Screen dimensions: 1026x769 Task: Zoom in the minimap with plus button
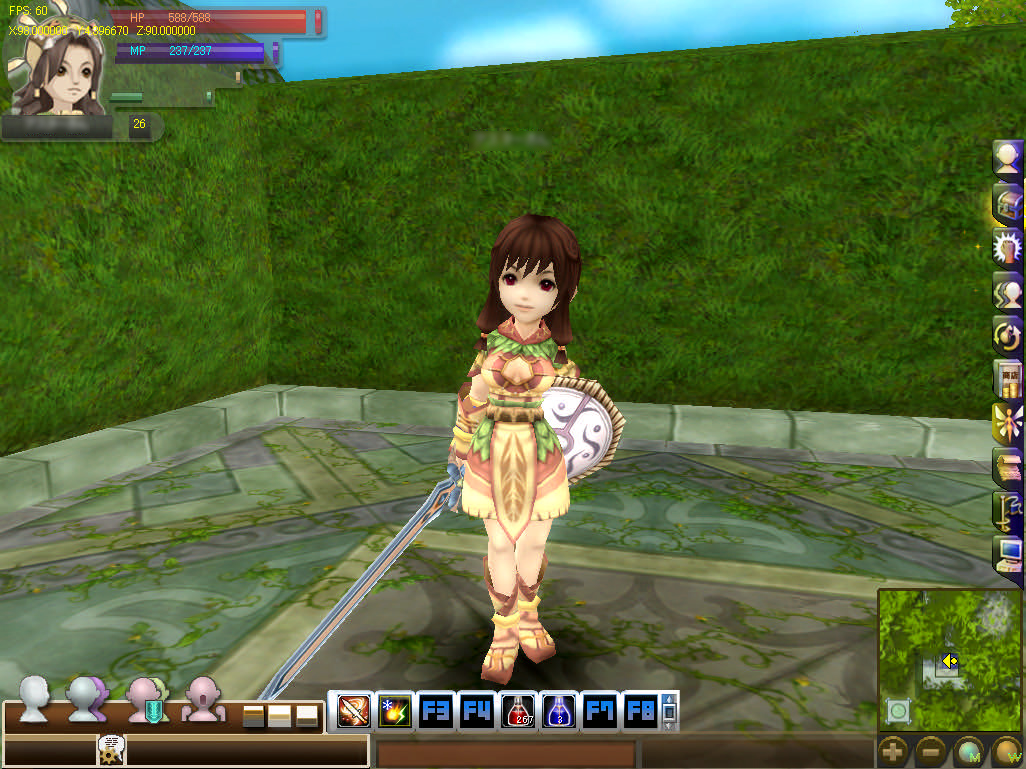pyautogui.click(x=893, y=751)
